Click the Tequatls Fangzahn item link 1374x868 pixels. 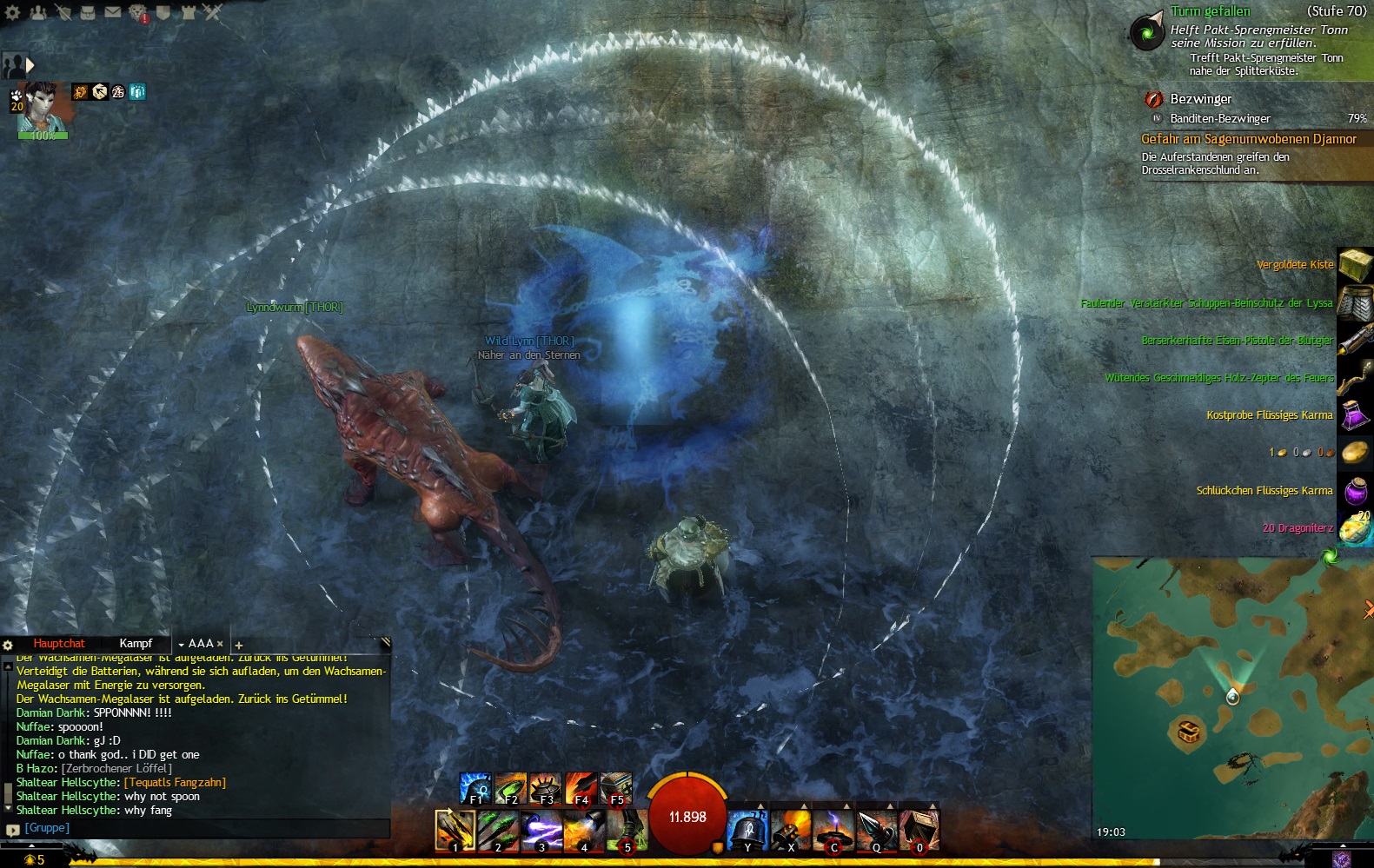[175, 783]
